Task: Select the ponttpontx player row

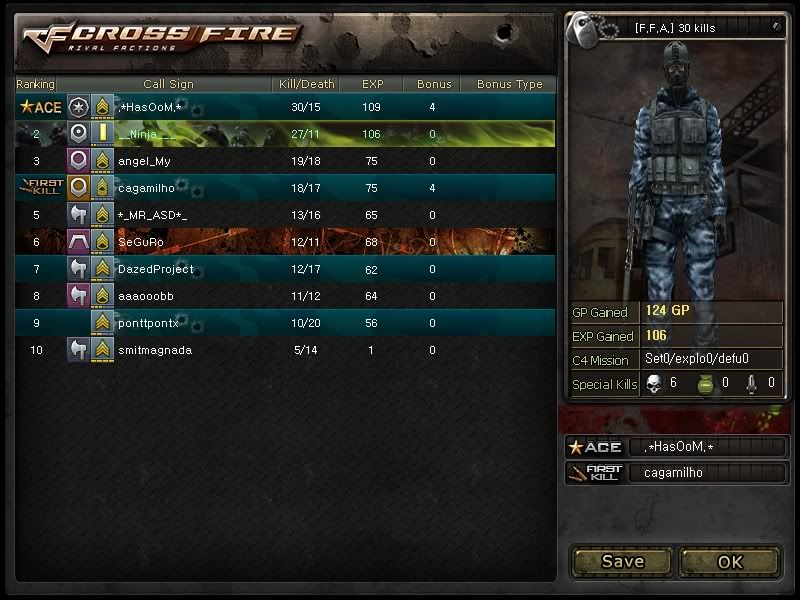Action: pos(285,323)
